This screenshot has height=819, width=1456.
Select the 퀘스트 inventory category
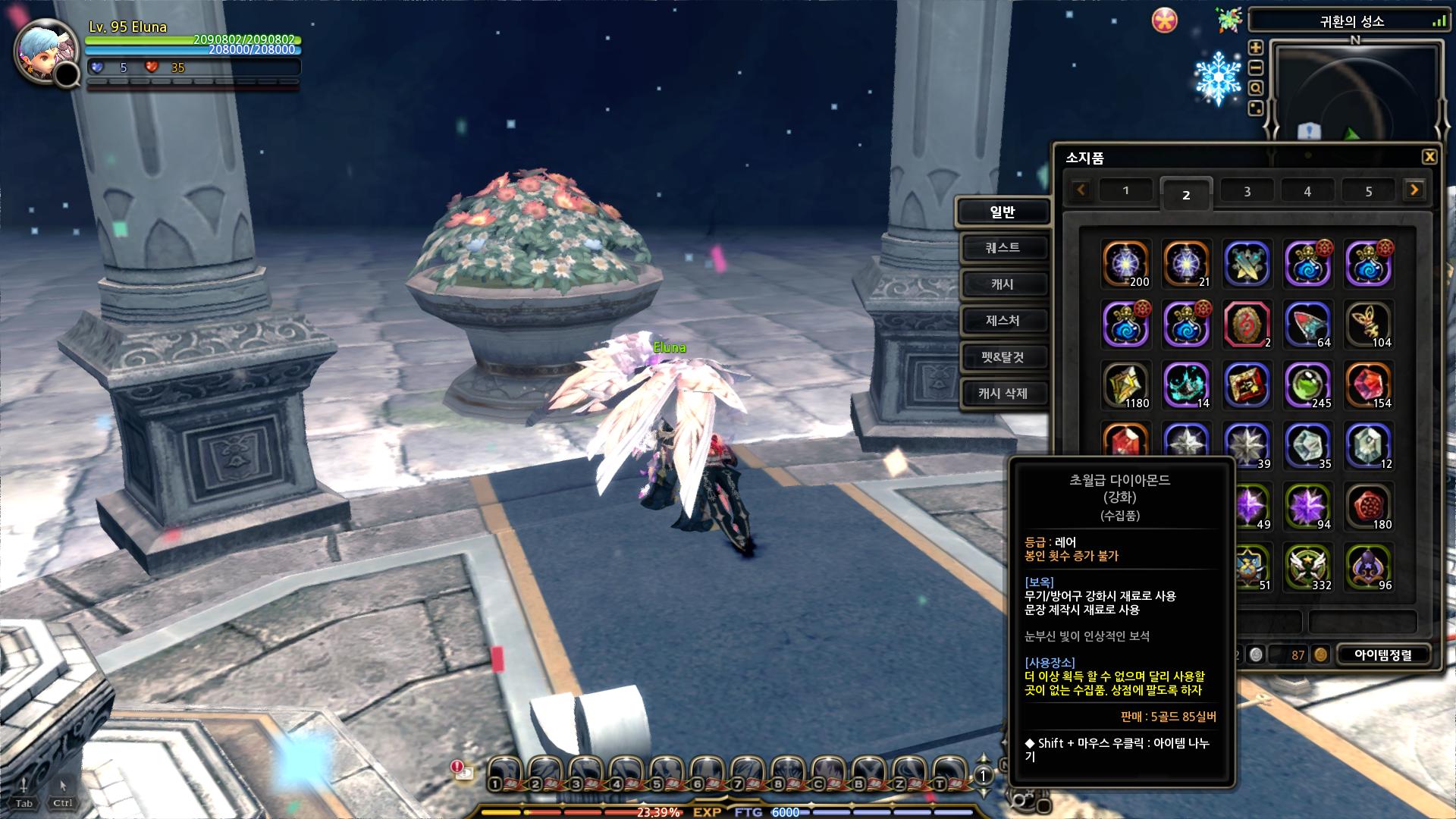(x=1003, y=248)
